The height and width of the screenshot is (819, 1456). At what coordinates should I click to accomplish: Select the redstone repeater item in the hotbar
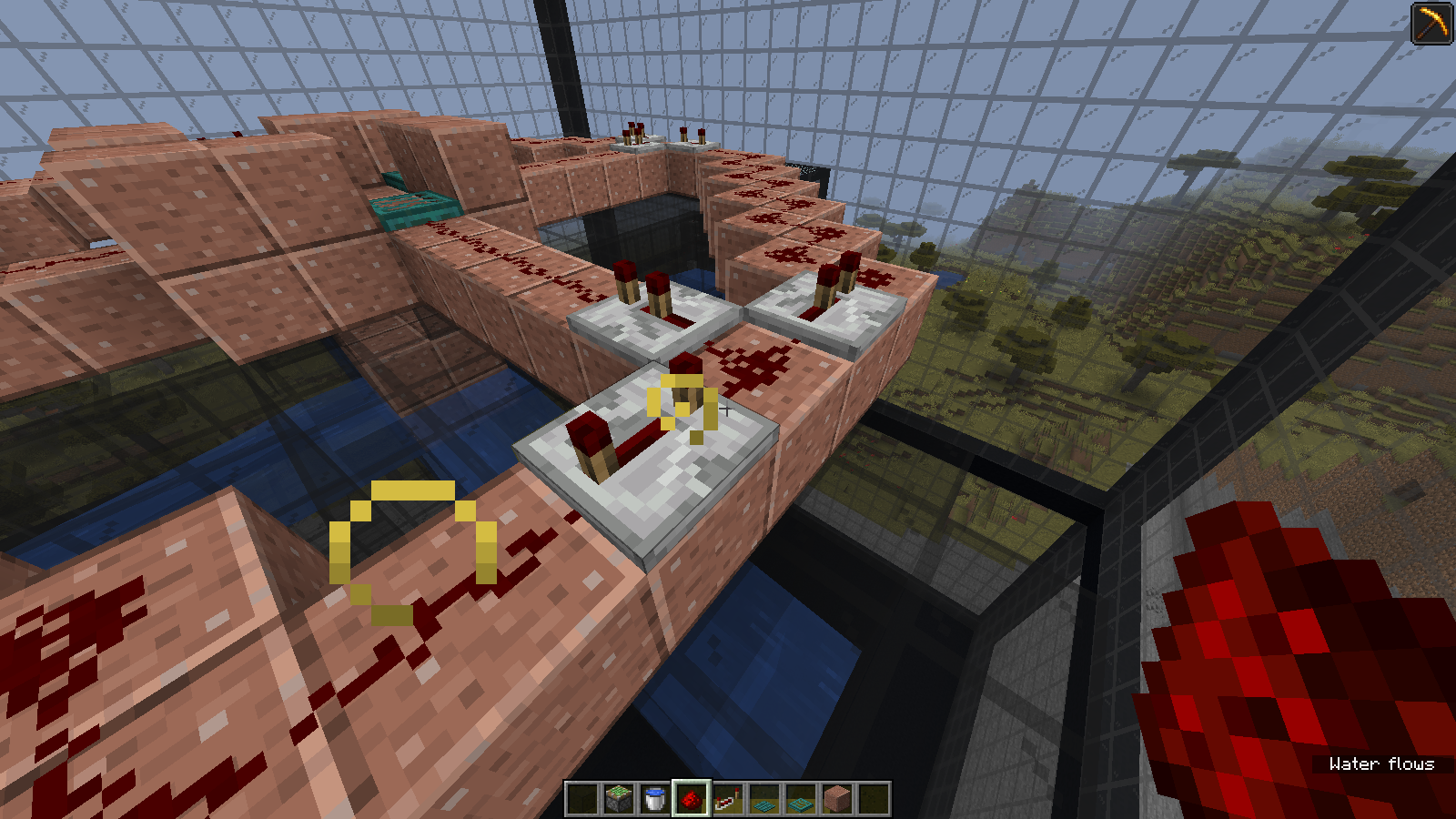coord(728,798)
